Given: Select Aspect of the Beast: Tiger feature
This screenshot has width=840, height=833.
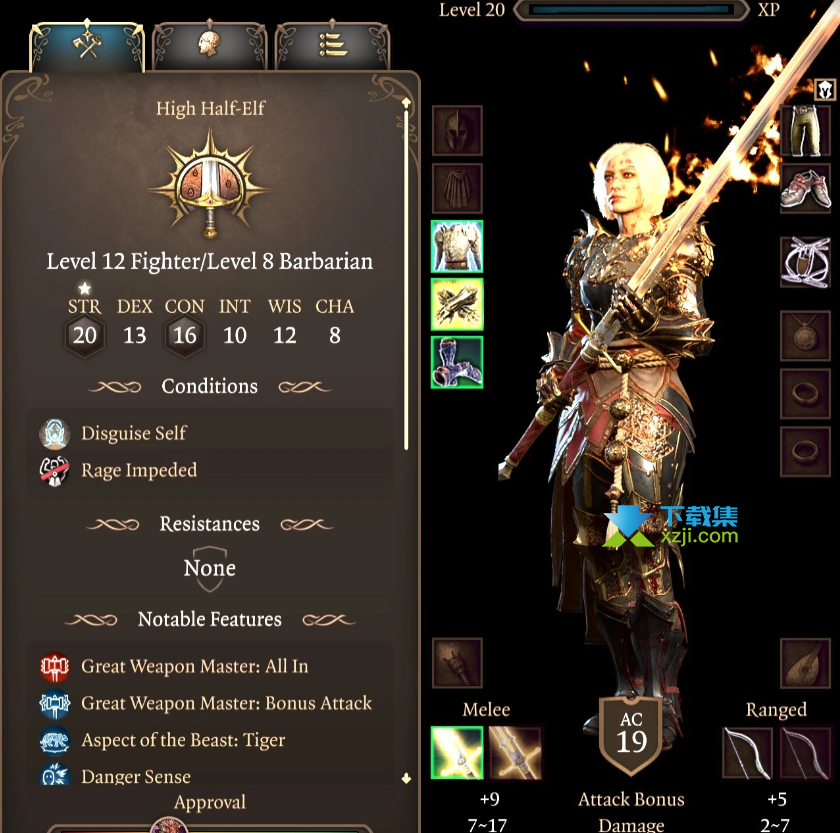Looking at the screenshot, I should point(182,741).
